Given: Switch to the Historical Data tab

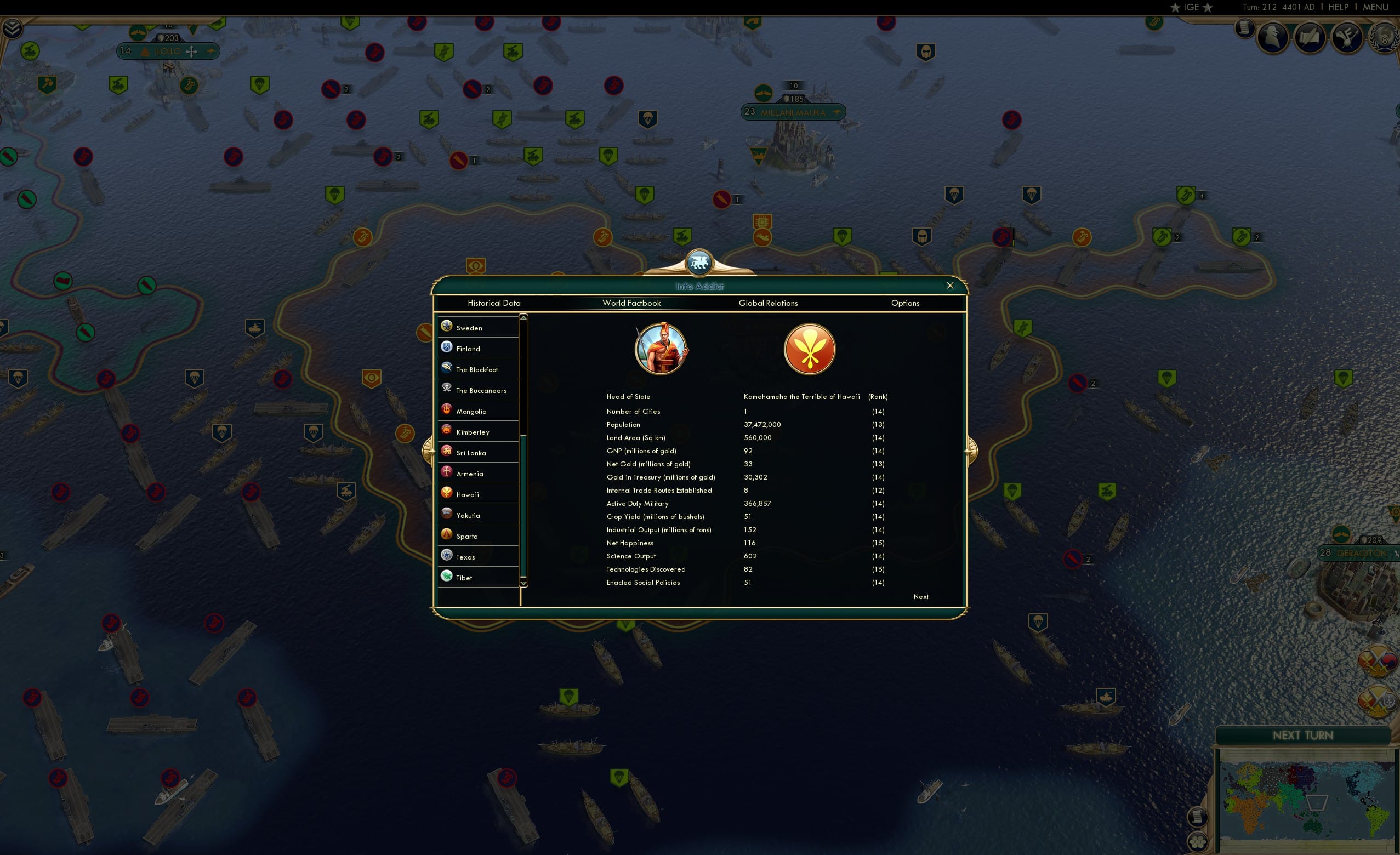Looking at the screenshot, I should tap(494, 303).
